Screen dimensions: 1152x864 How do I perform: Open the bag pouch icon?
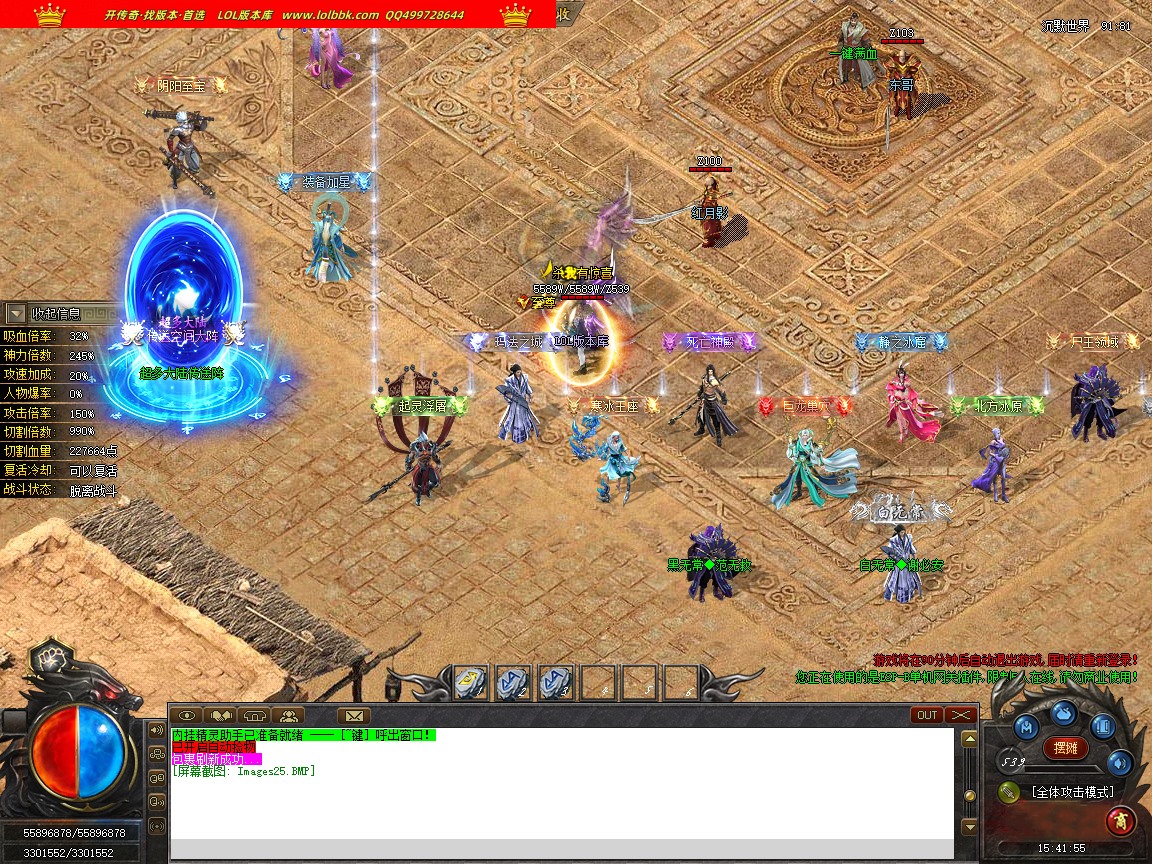(x=1064, y=714)
